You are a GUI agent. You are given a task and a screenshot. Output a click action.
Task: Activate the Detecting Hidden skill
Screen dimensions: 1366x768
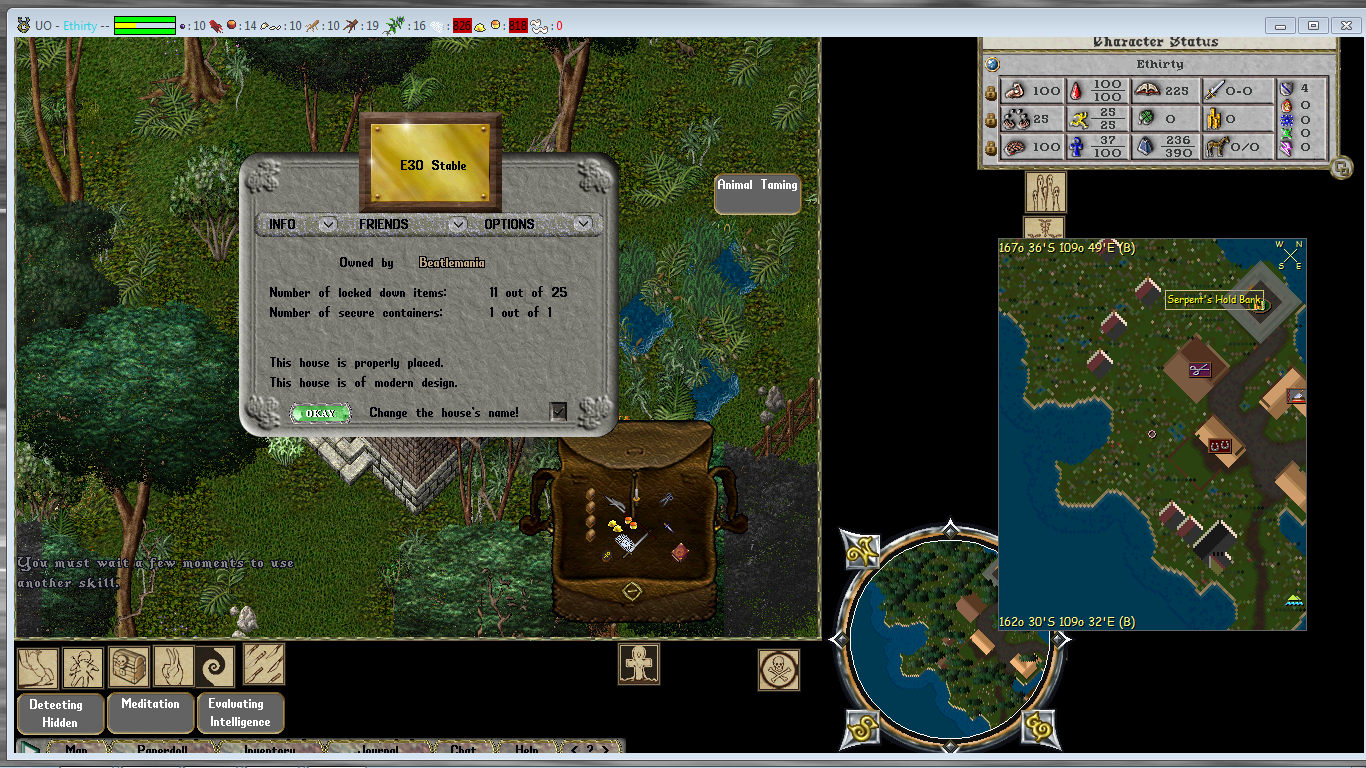pos(61,713)
